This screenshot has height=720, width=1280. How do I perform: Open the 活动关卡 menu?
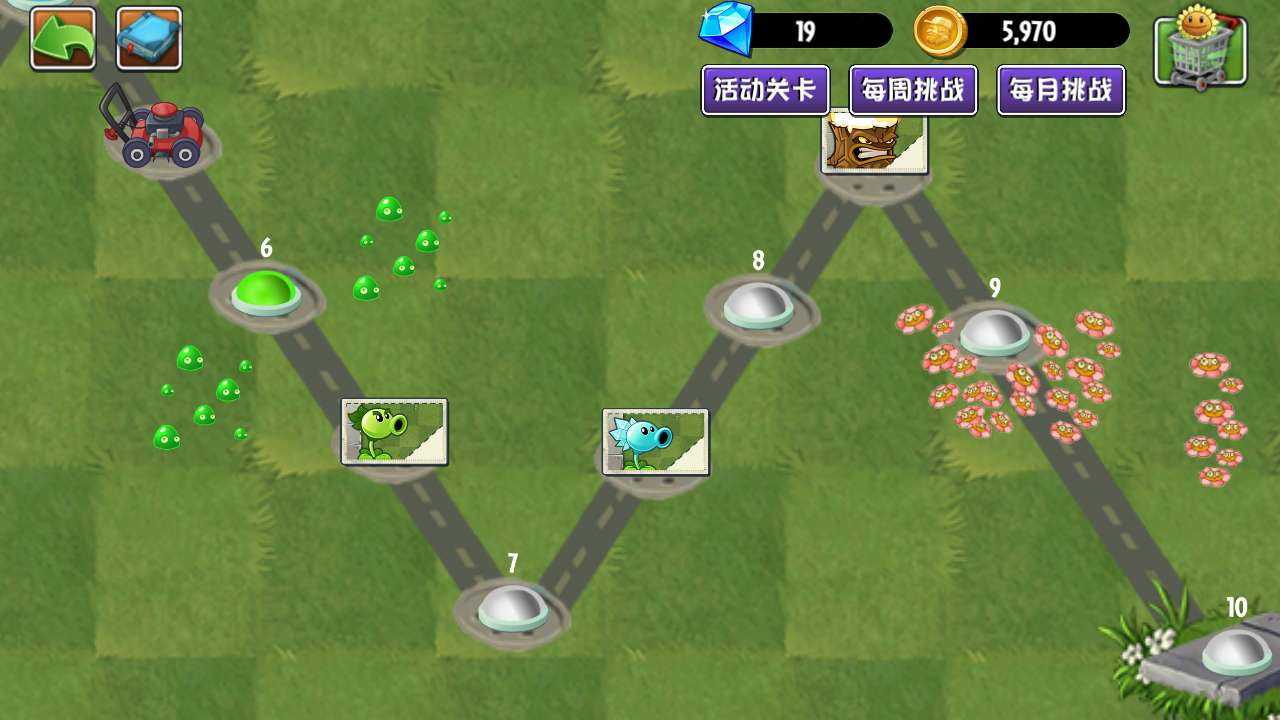(x=765, y=90)
